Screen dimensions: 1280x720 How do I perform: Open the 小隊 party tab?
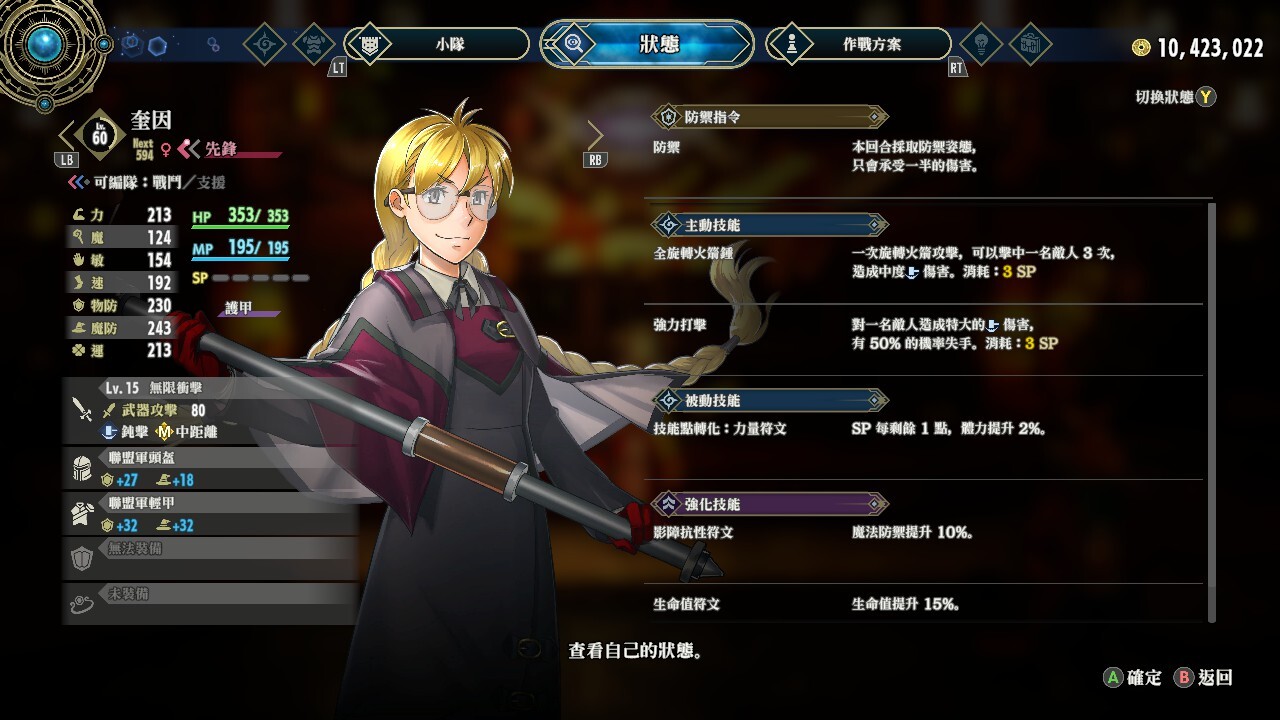pyautogui.click(x=438, y=44)
